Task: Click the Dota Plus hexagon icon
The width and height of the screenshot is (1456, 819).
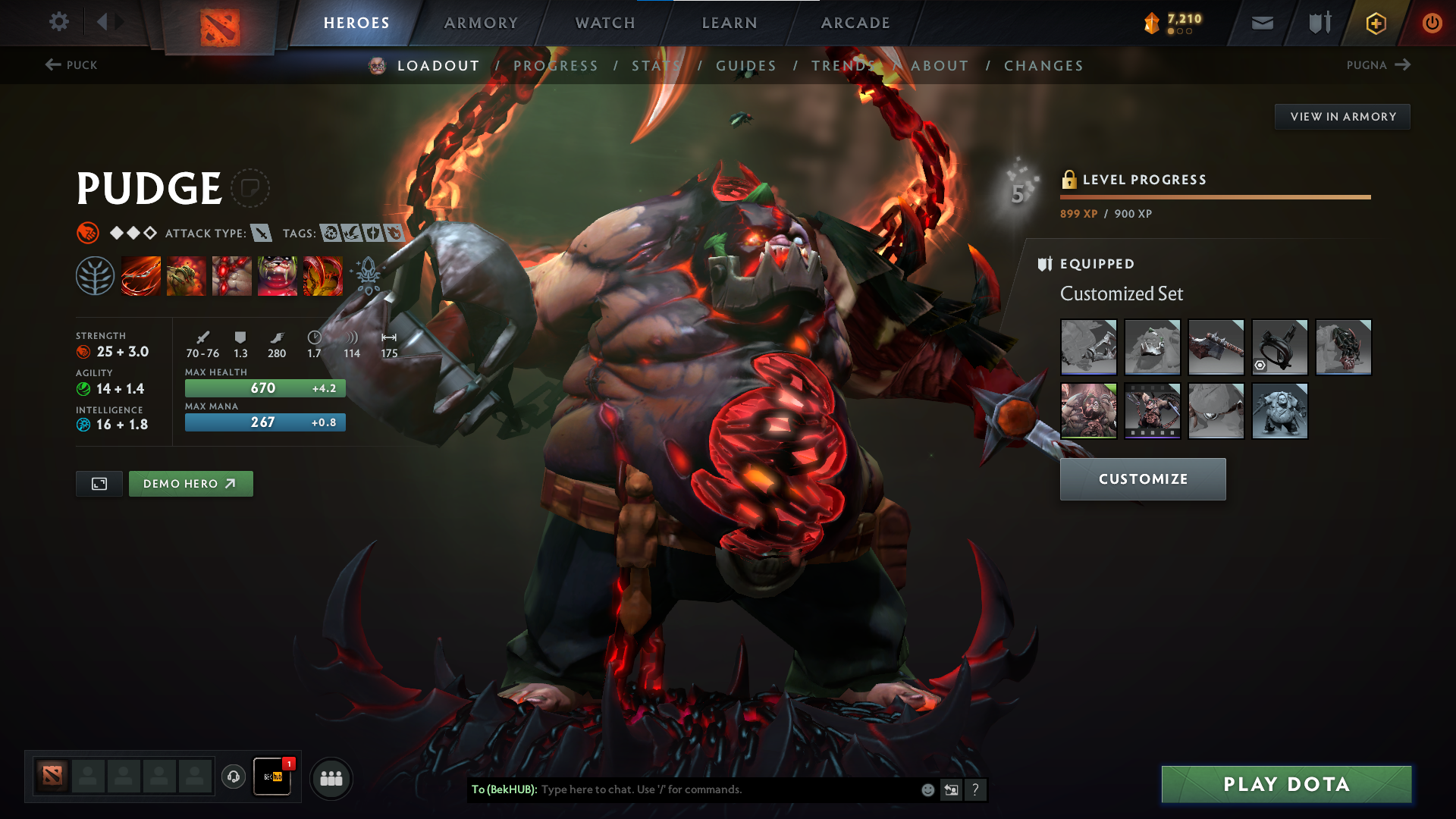Action: [1375, 22]
